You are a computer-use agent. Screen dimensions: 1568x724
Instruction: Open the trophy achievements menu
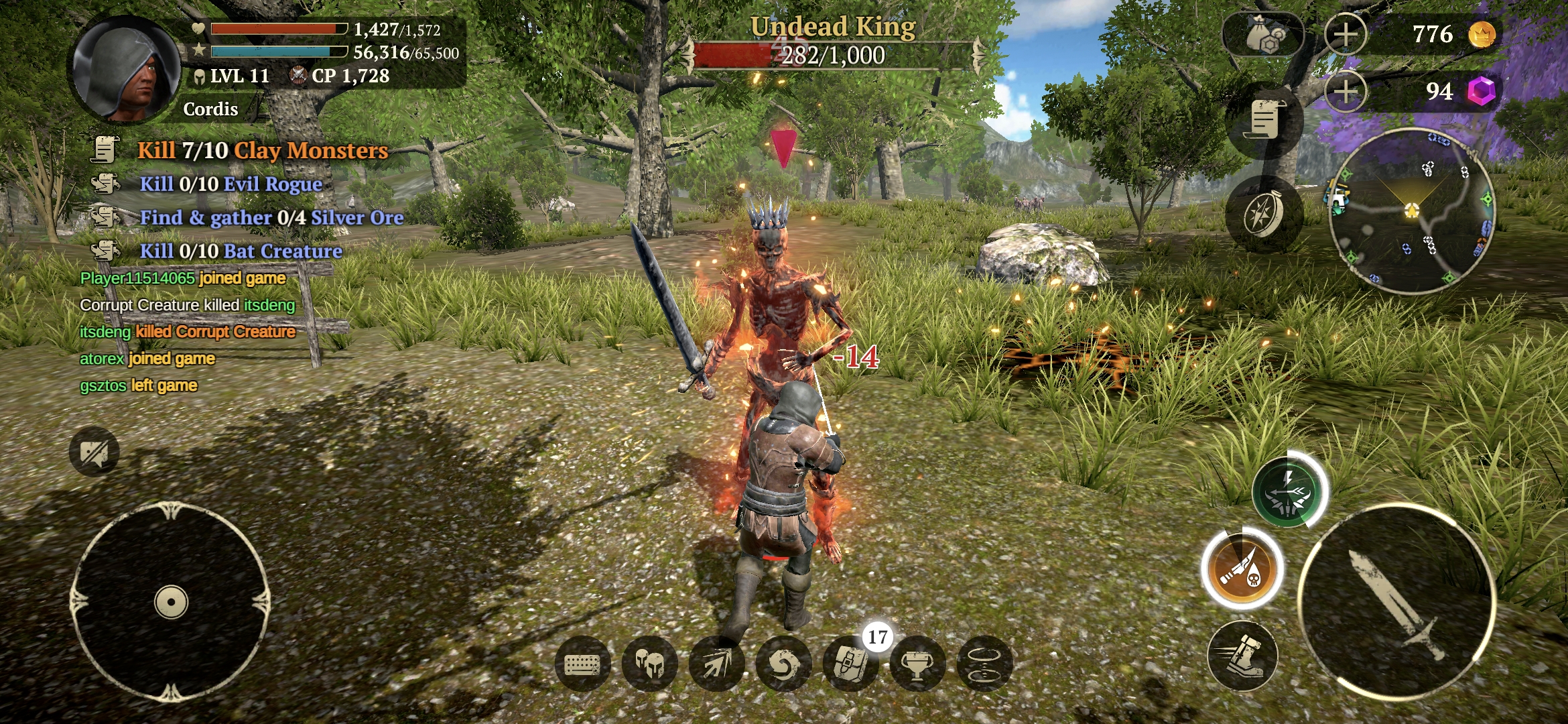917,664
